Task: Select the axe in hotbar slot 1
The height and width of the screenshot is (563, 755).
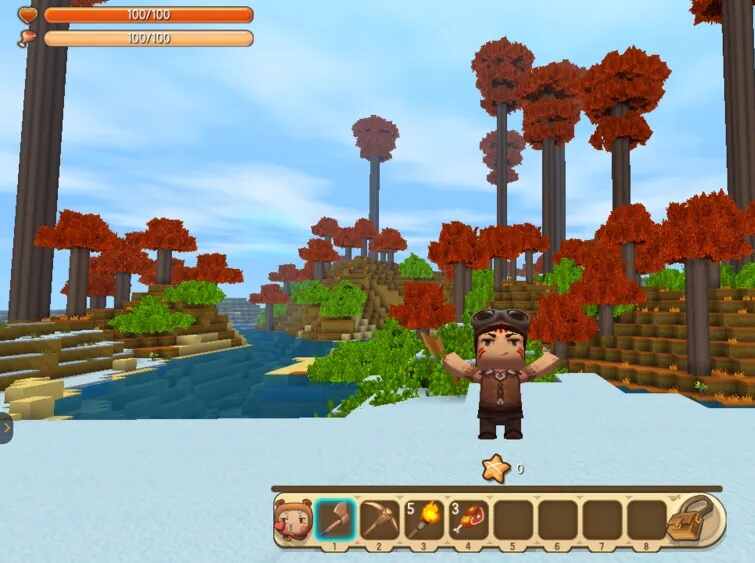Action: click(x=335, y=520)
